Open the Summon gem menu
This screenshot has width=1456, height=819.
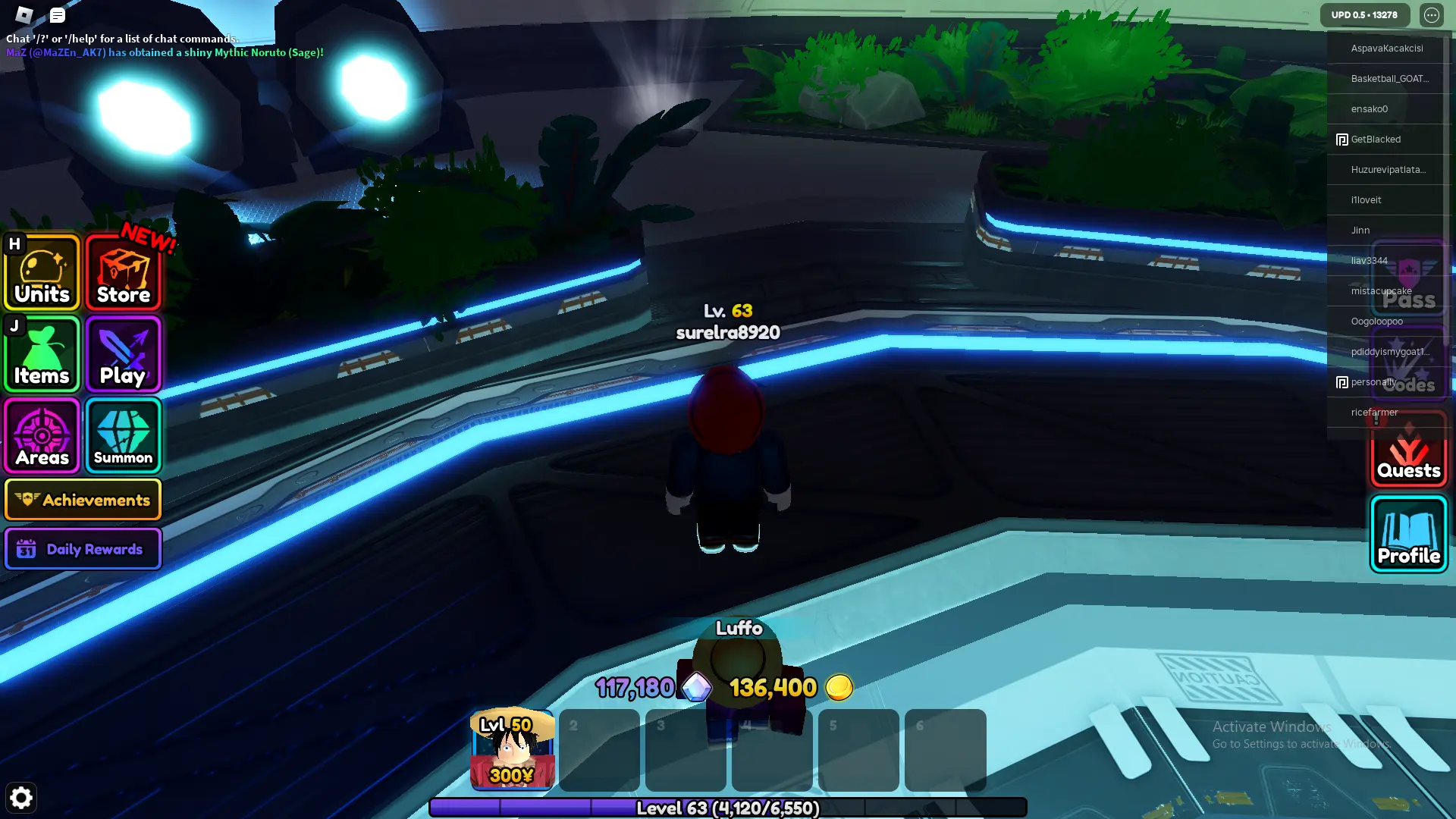point(123,436)
